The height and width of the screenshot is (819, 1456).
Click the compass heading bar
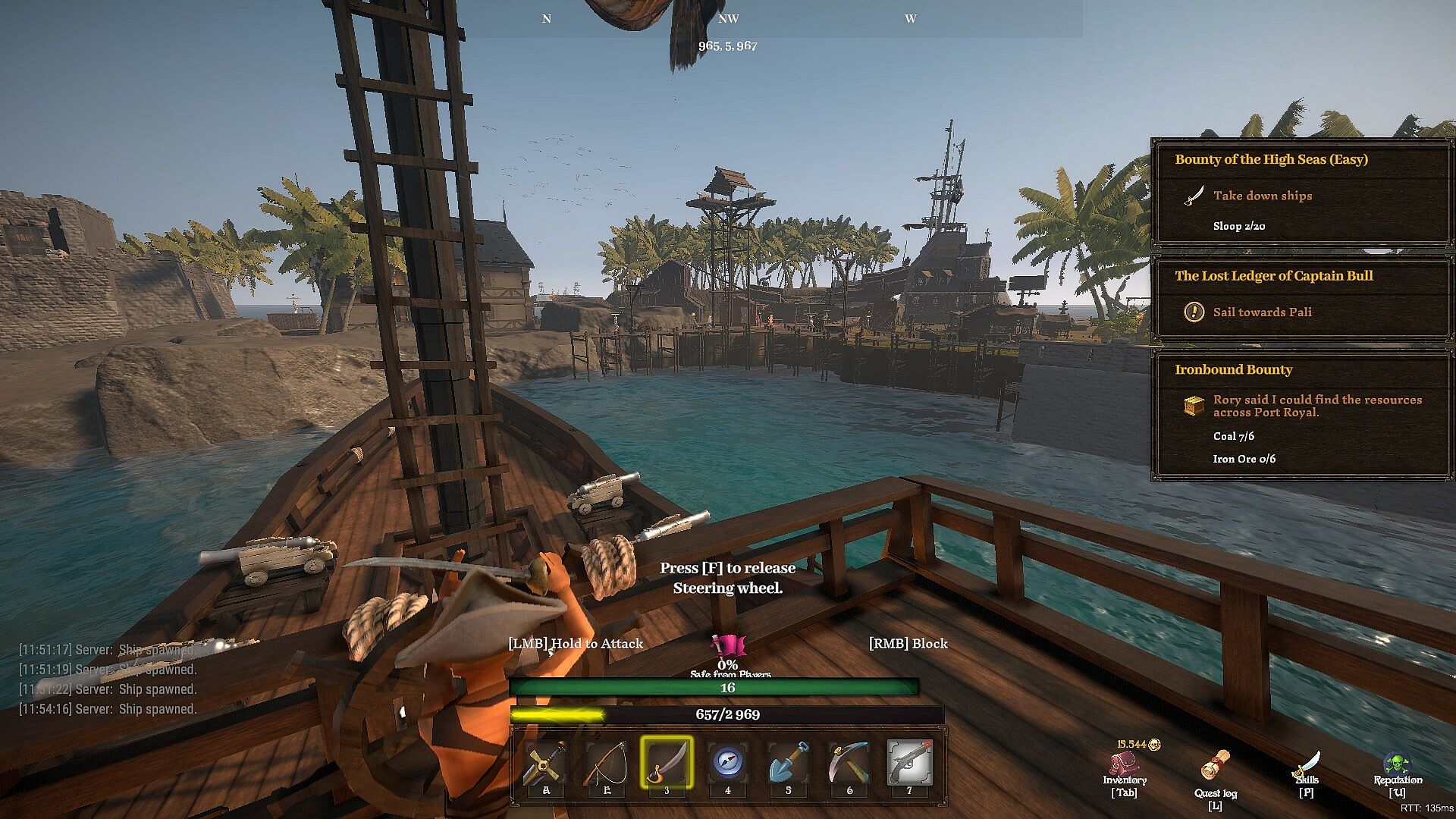728,19
